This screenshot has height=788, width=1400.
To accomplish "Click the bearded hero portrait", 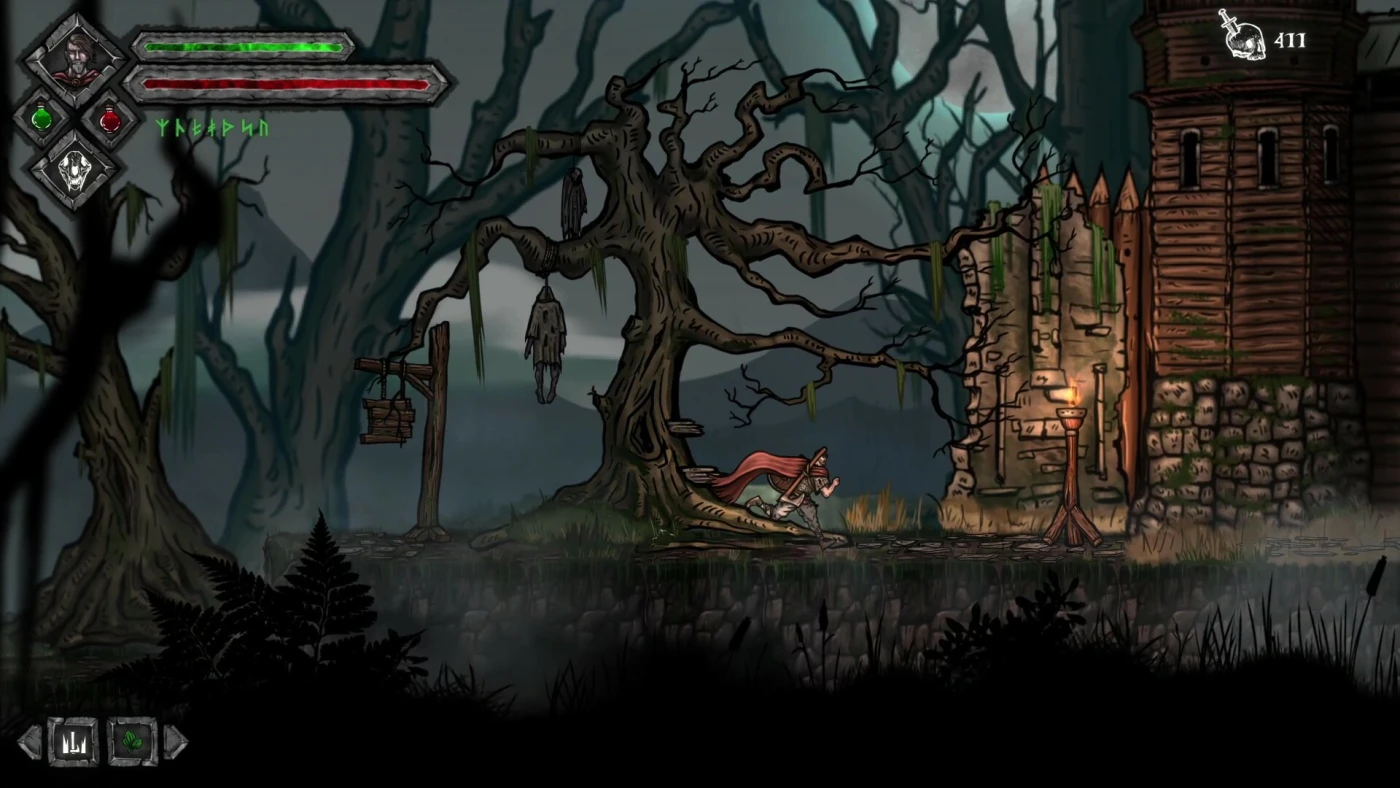I will [x=75, y=60].
